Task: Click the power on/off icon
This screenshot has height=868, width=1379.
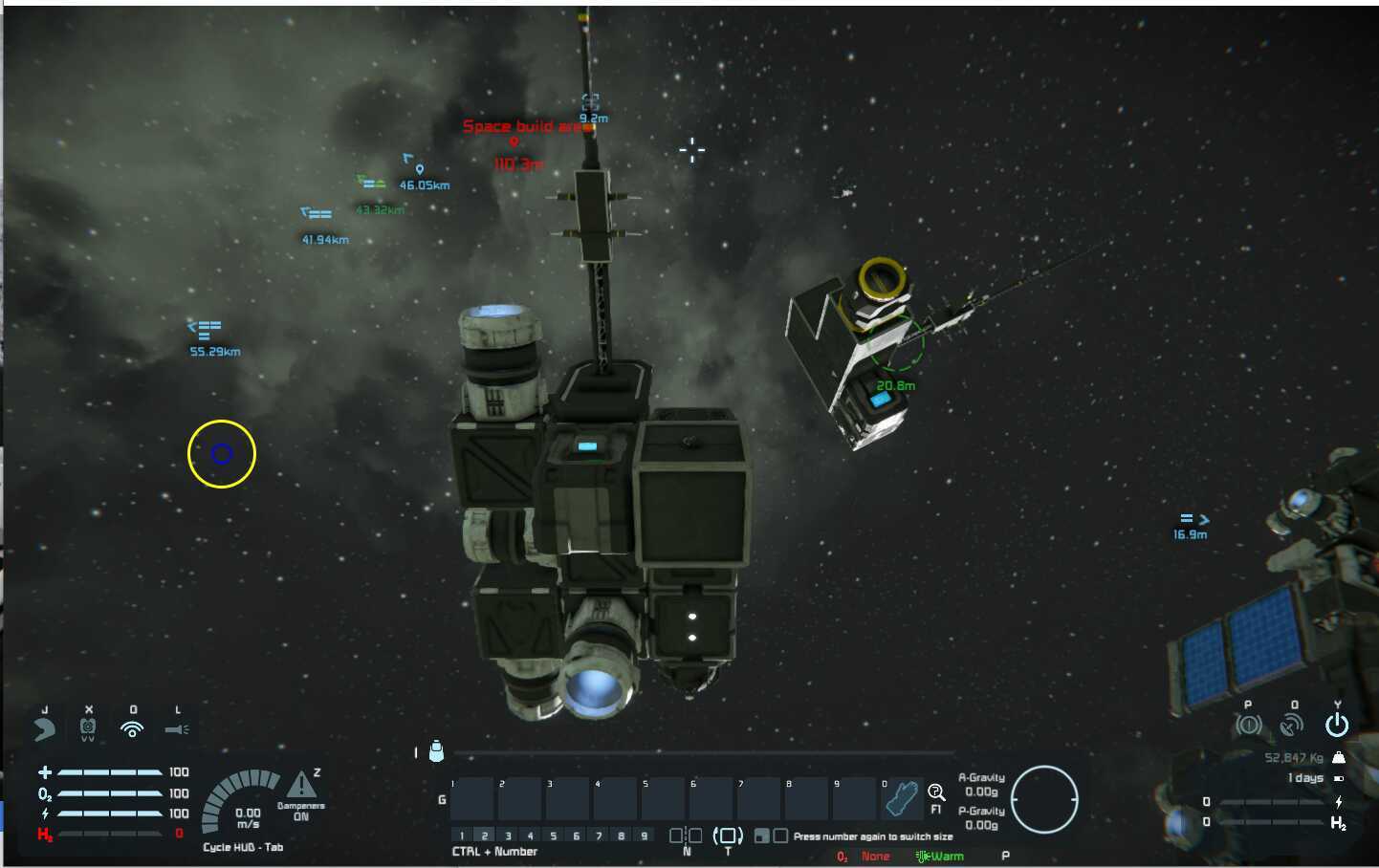Action: [x=1337, y=726]
